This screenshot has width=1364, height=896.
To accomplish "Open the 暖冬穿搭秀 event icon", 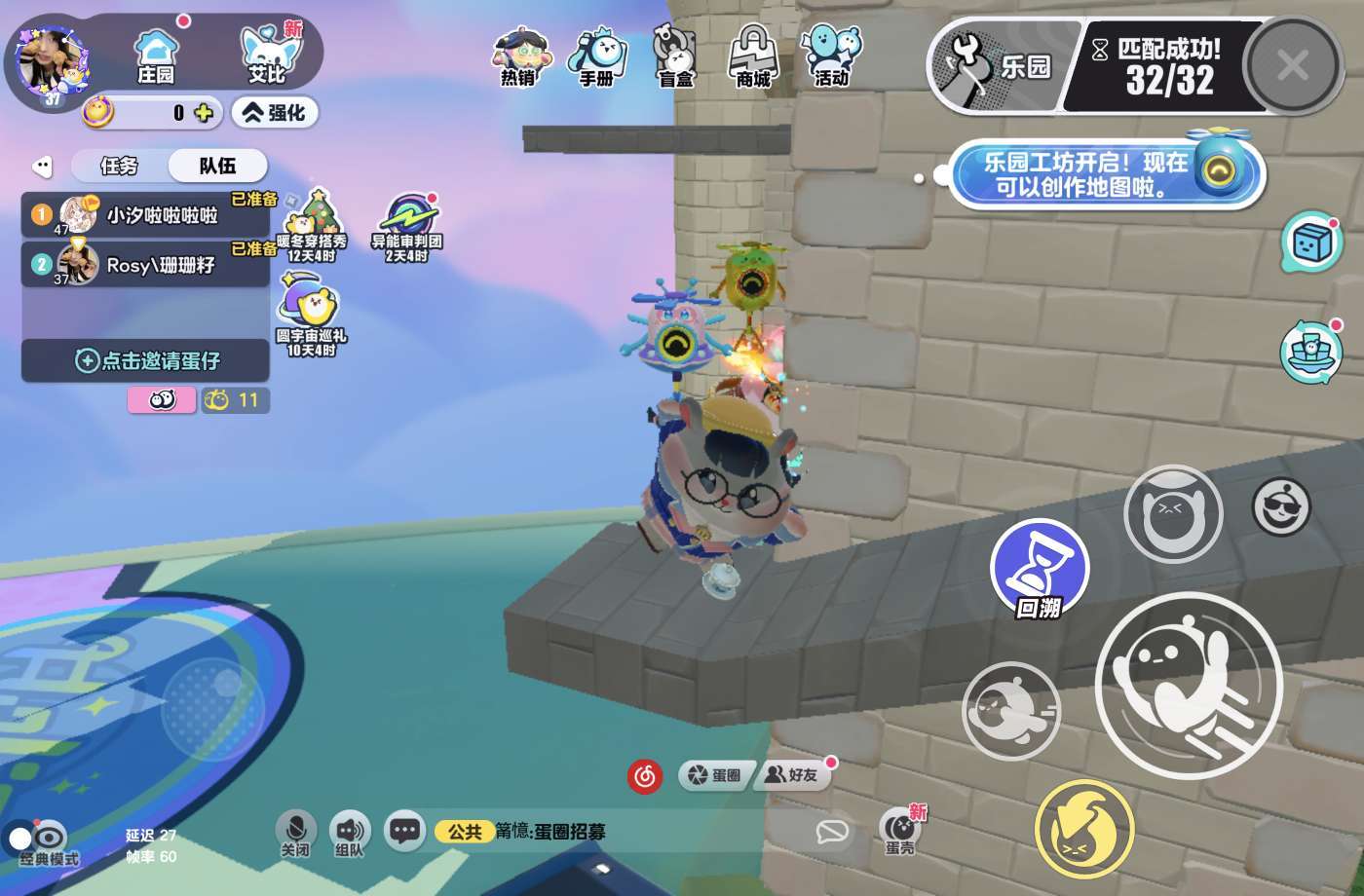I will 312,224.
